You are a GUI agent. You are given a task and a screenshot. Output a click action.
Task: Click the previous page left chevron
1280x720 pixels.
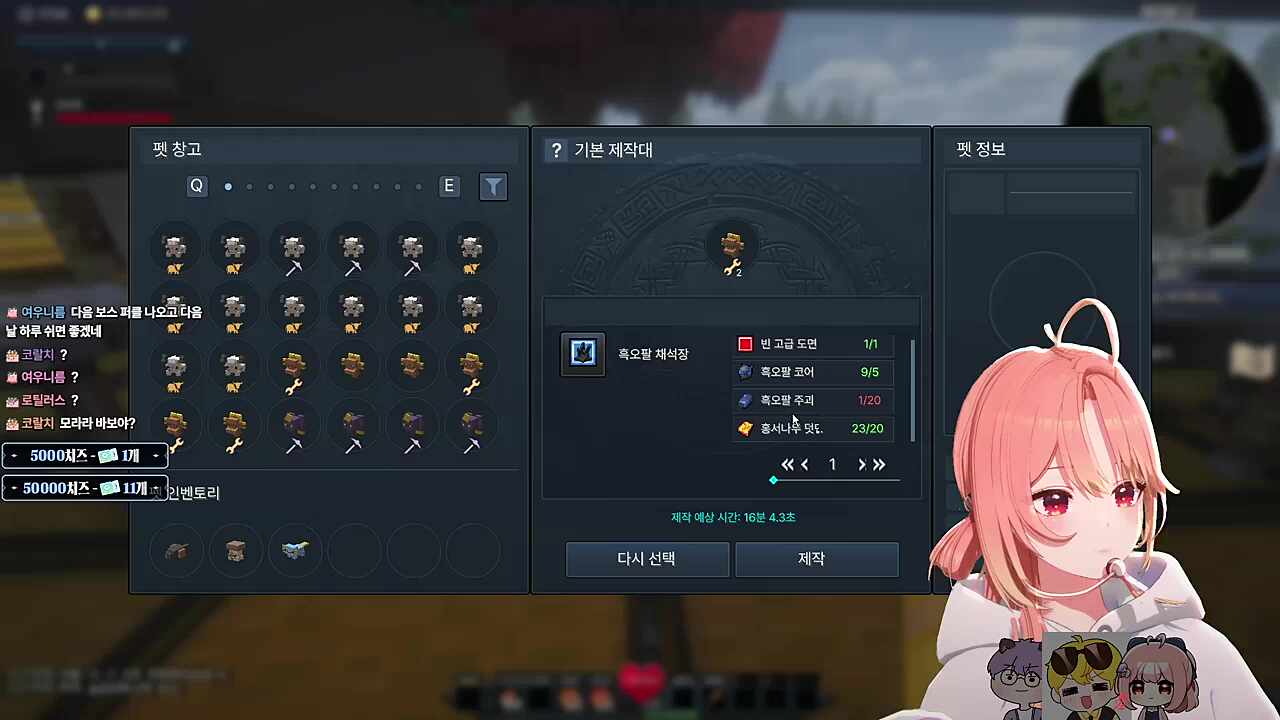click(805, 464)
